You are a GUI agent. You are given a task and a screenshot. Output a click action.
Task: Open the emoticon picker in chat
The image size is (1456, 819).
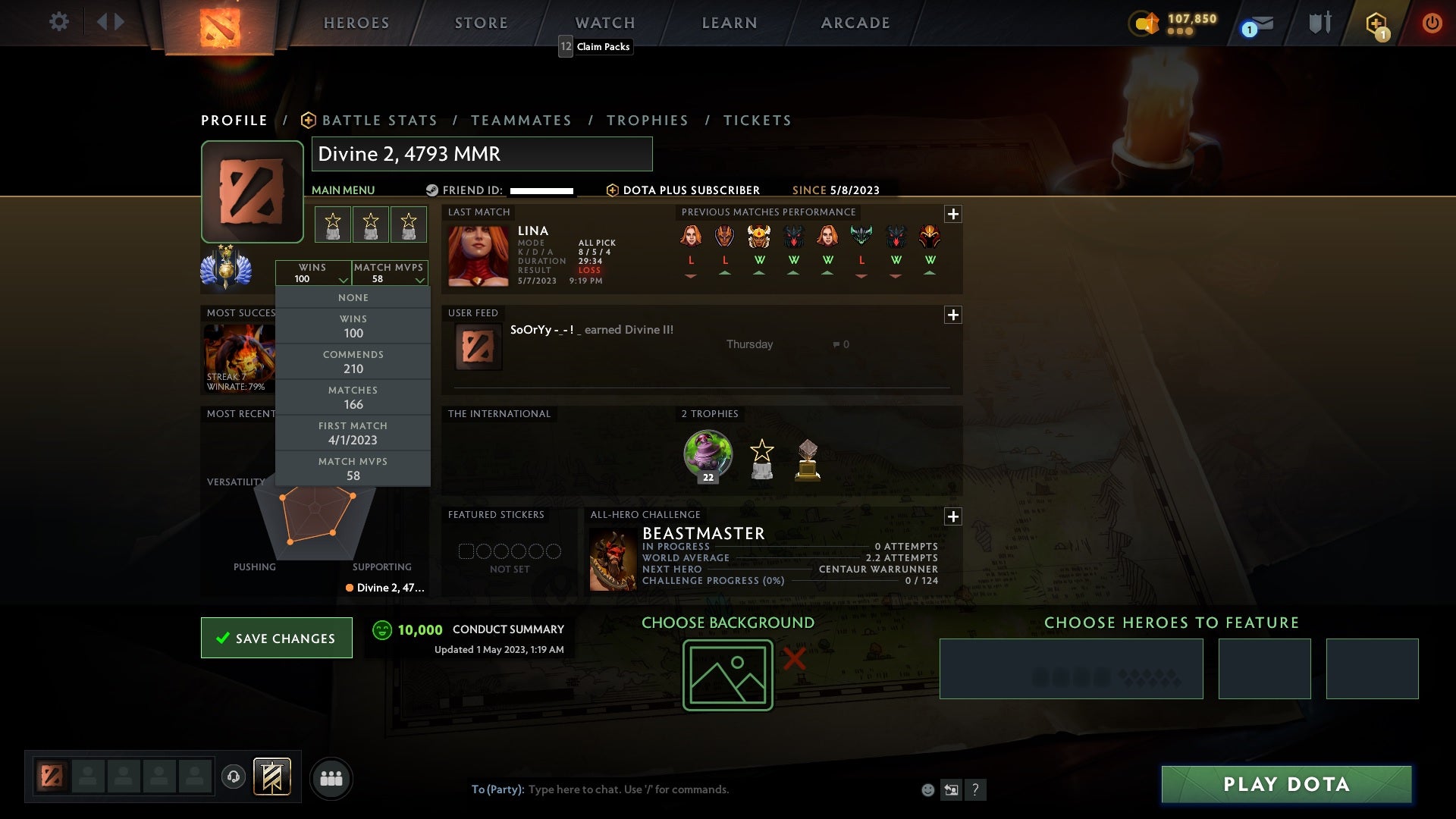(x=927, y=789)
